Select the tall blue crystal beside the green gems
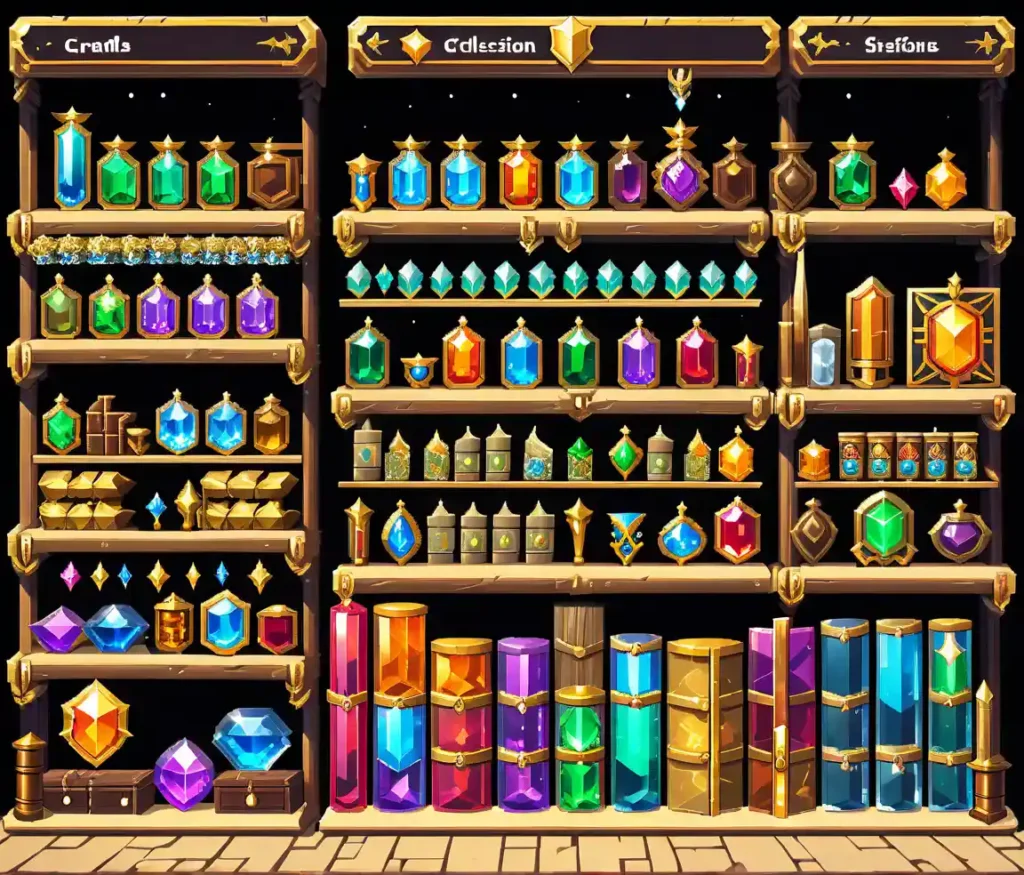 72,162
